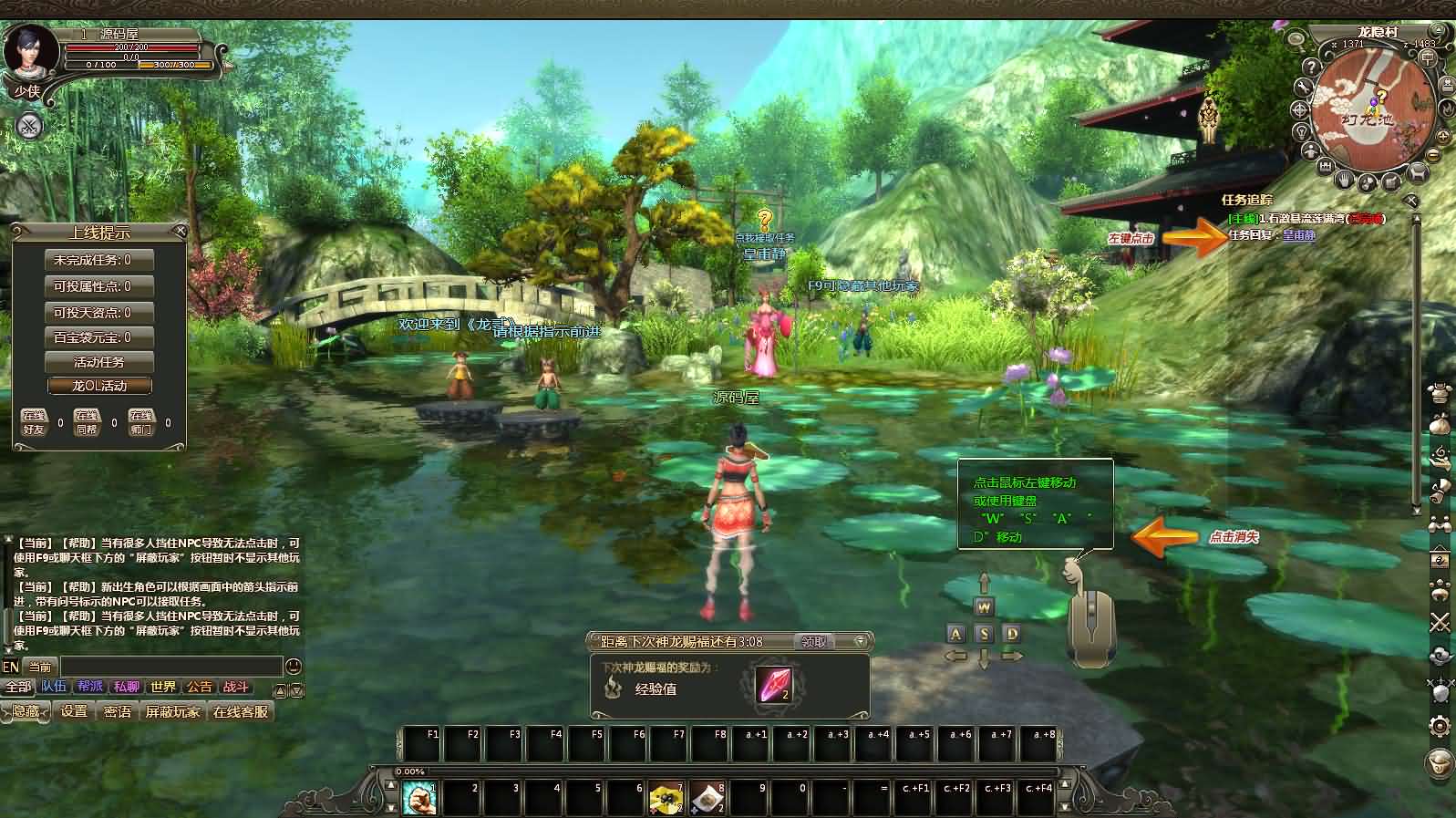
Task: Click the question-mark help icon by the minimap
Action: [1311, 67]
